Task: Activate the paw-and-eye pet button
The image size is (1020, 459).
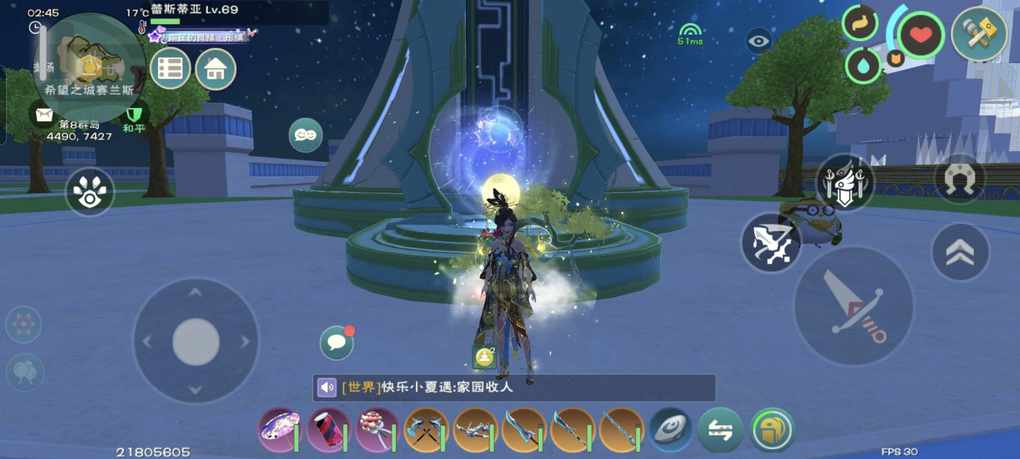Action: tap(90, 192)
